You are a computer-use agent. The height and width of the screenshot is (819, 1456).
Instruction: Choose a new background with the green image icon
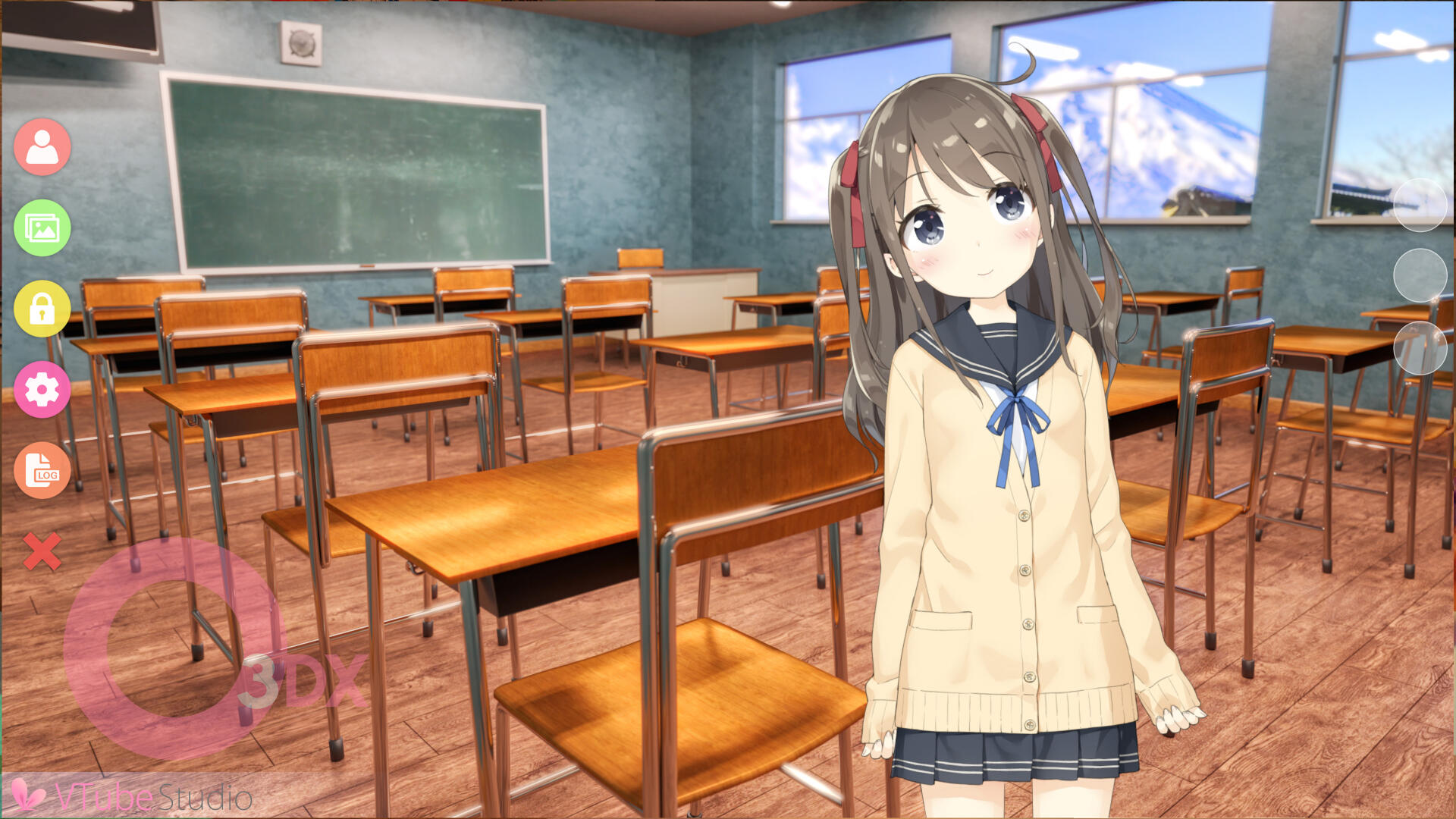pyautogui.click(x=42, y=227)
